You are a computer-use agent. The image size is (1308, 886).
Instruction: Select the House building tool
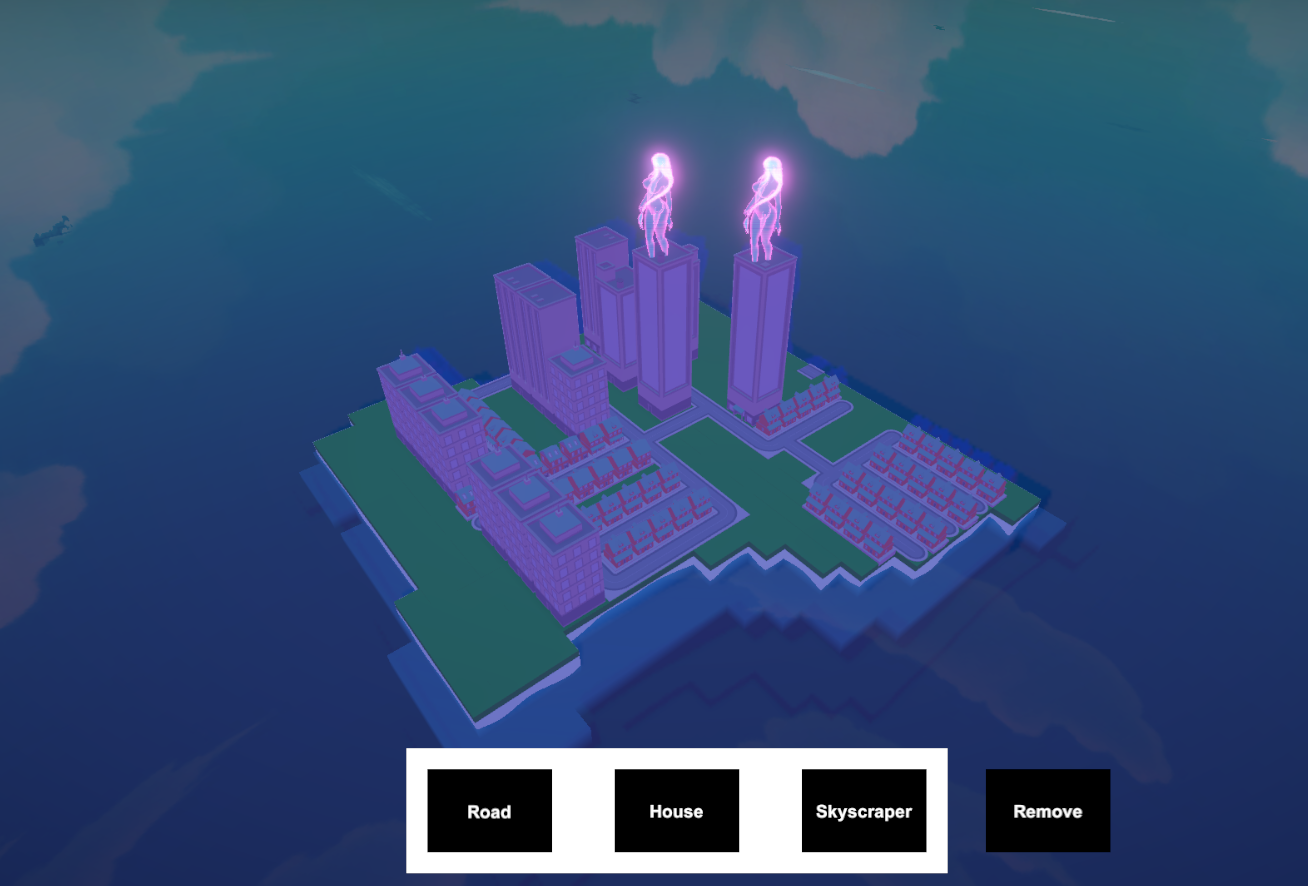(x=676, y=811)
